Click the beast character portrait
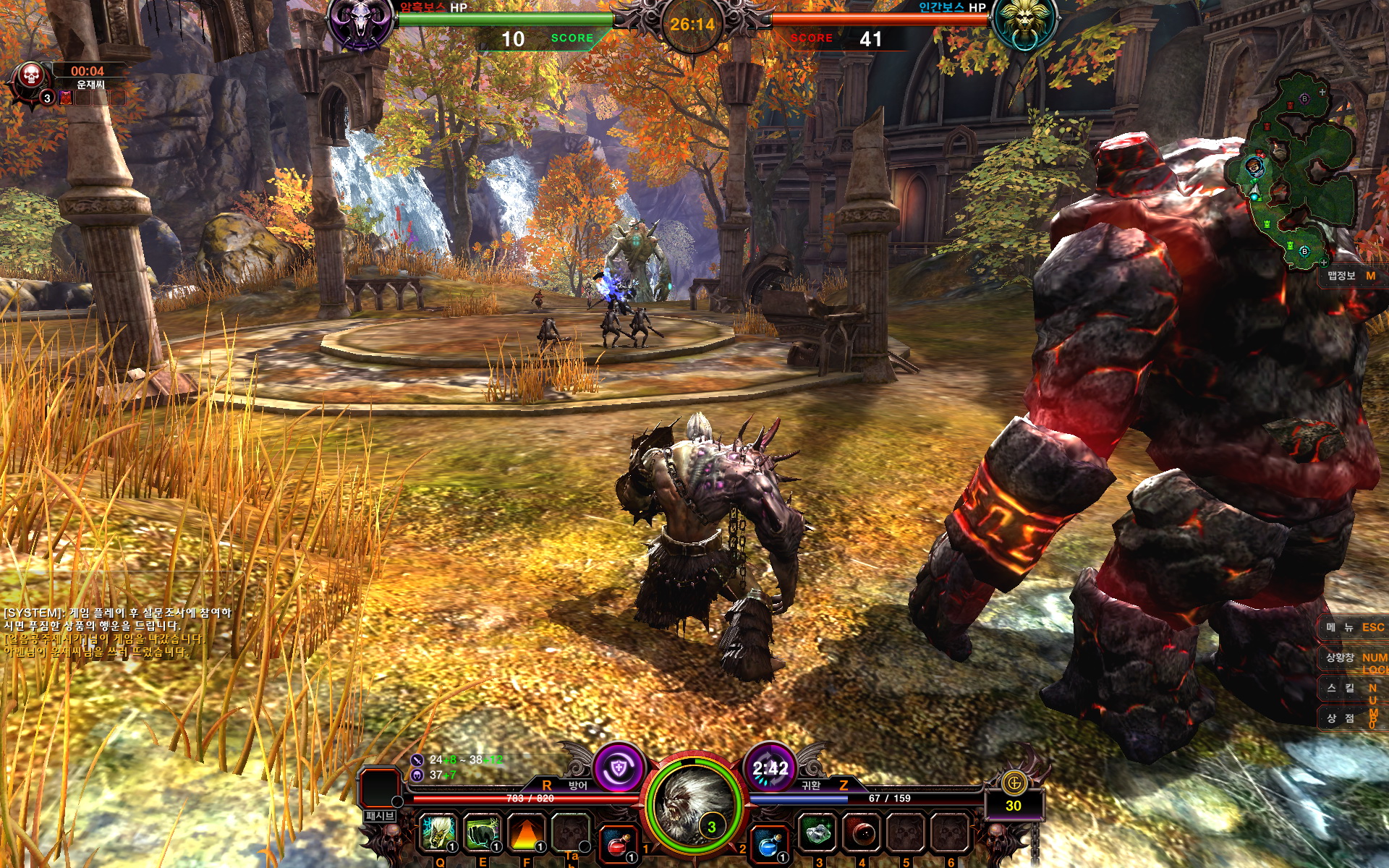 click(693, 803)
